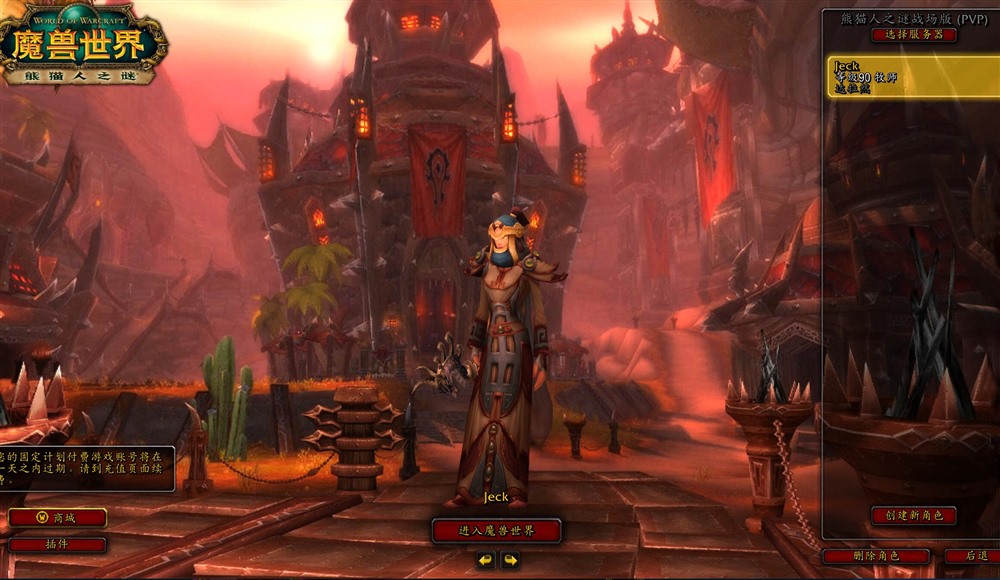The width and height of the screenshot is (1000, 580).
Task: Rotate character with the left arrow button
Action: point(485,560)
